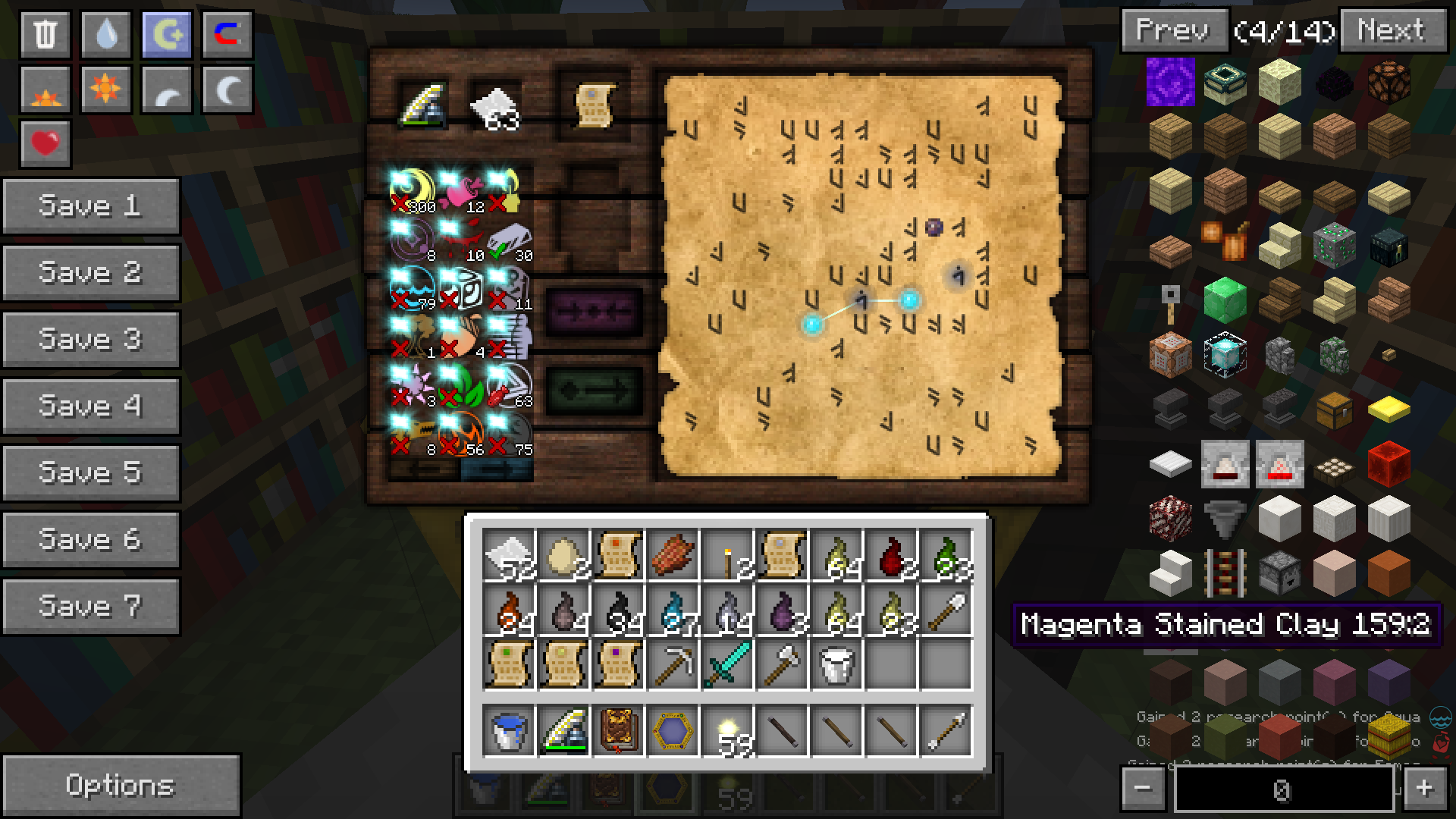1456x819 pixels.
Task: Select the egg in the inventory
Action: tap(563, 555)
